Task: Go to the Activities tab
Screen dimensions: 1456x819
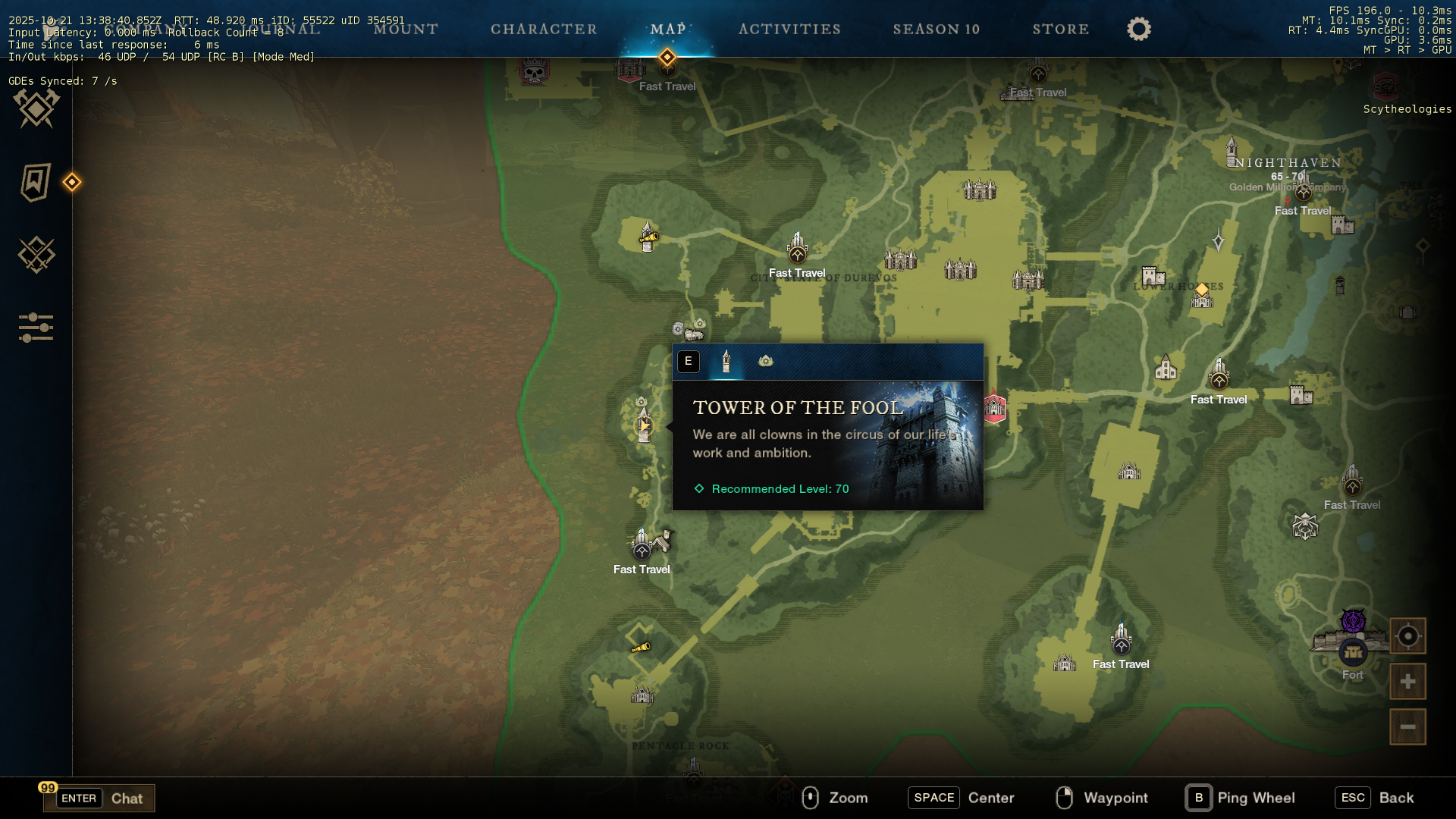Action: coord(789,30)
